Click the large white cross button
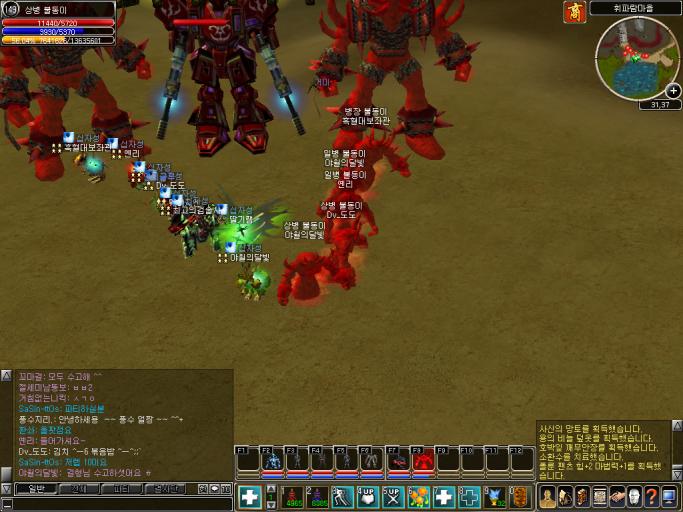 pyautogui.click(x=250, y=497)
